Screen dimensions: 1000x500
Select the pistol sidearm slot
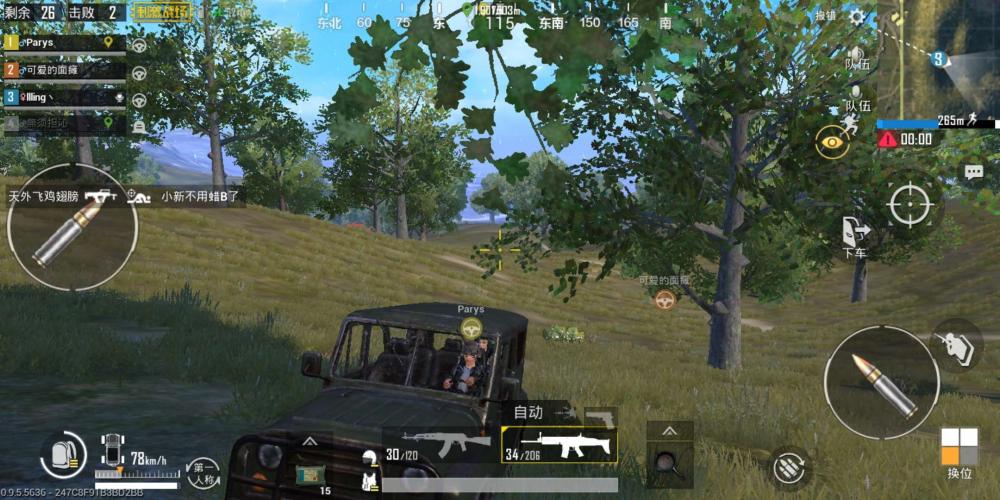pyautogui.click(x=602, y=416)
